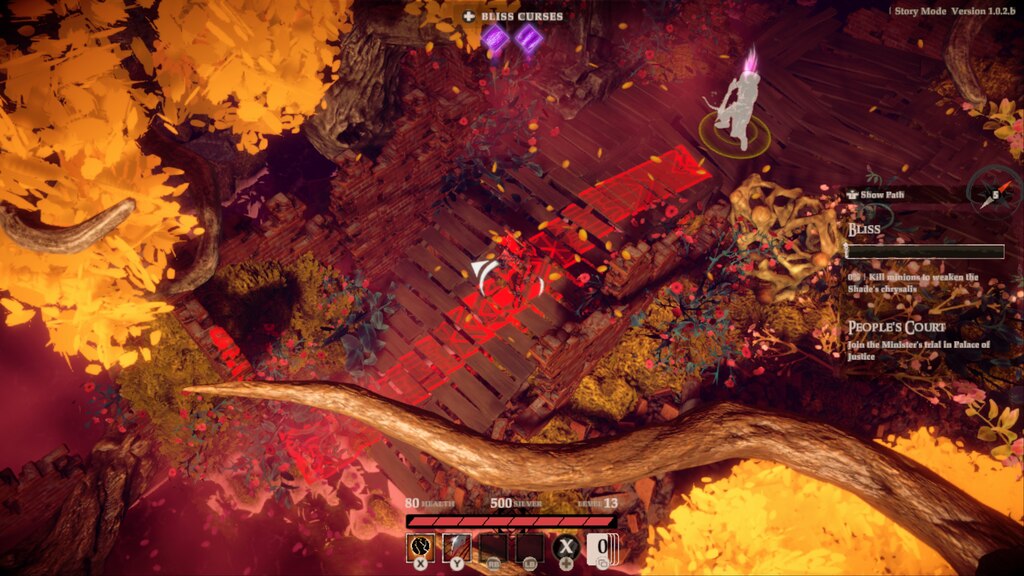Viewport: 1024px width, 576px height.
Task: Activate the blade slash ability slot
Action: tap(457, 548)
